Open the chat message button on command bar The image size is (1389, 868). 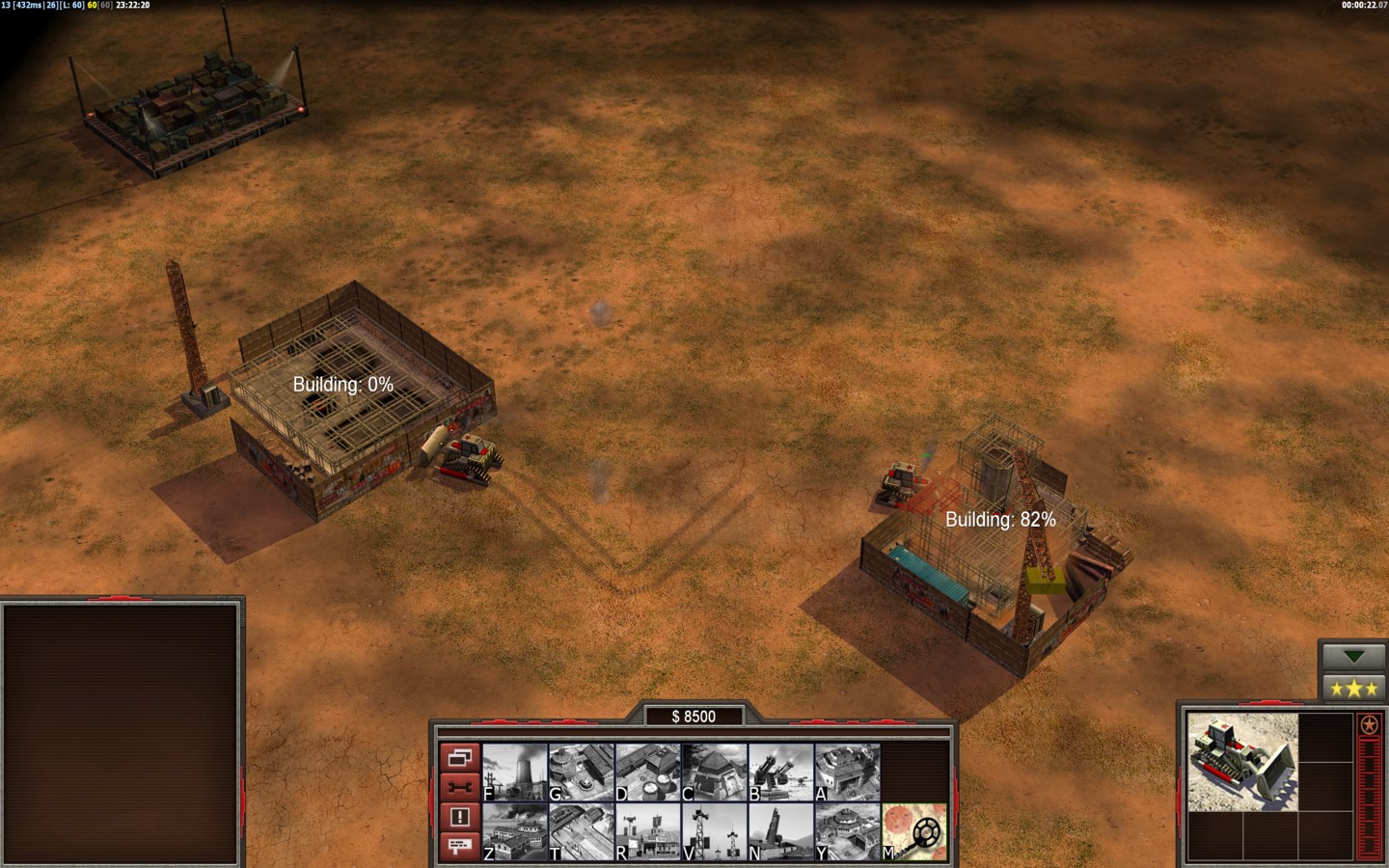tap(459, 846)
